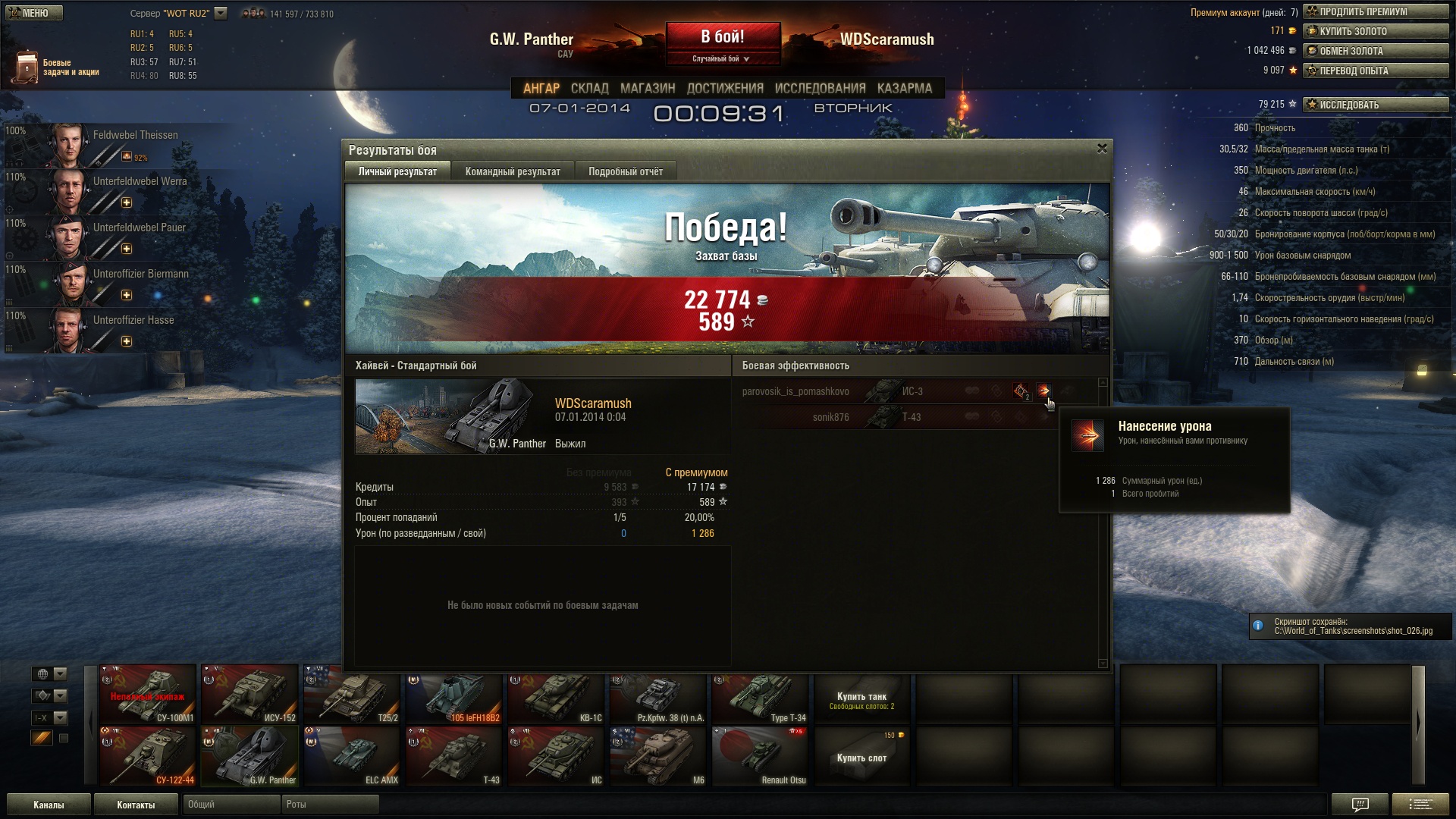Viewport: 1456px width, 819px height.
Task: Go to the СКЛАД section
Action: [x=589, y=88]
